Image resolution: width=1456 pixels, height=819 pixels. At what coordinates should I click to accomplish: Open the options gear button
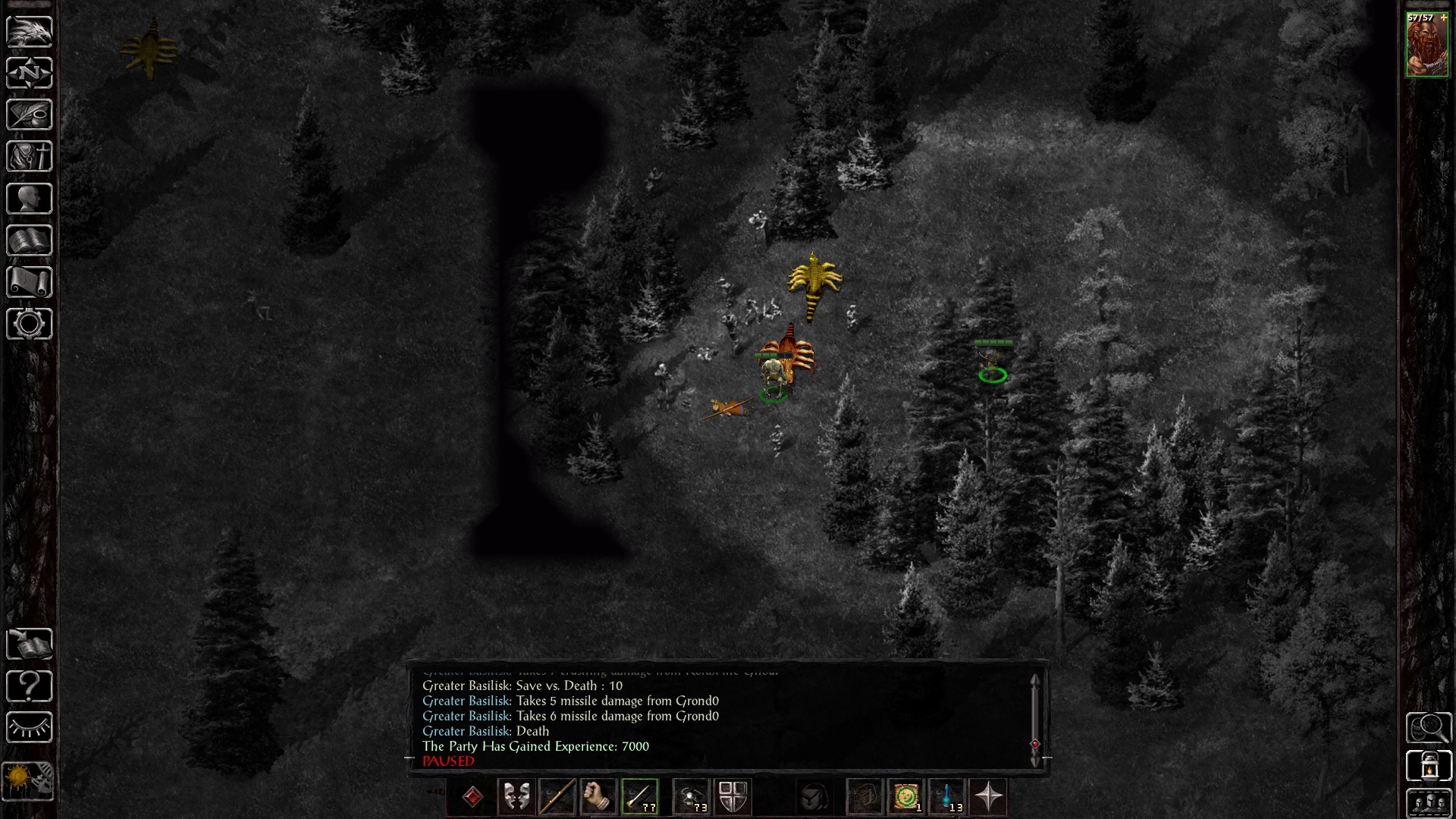point(30,324)
